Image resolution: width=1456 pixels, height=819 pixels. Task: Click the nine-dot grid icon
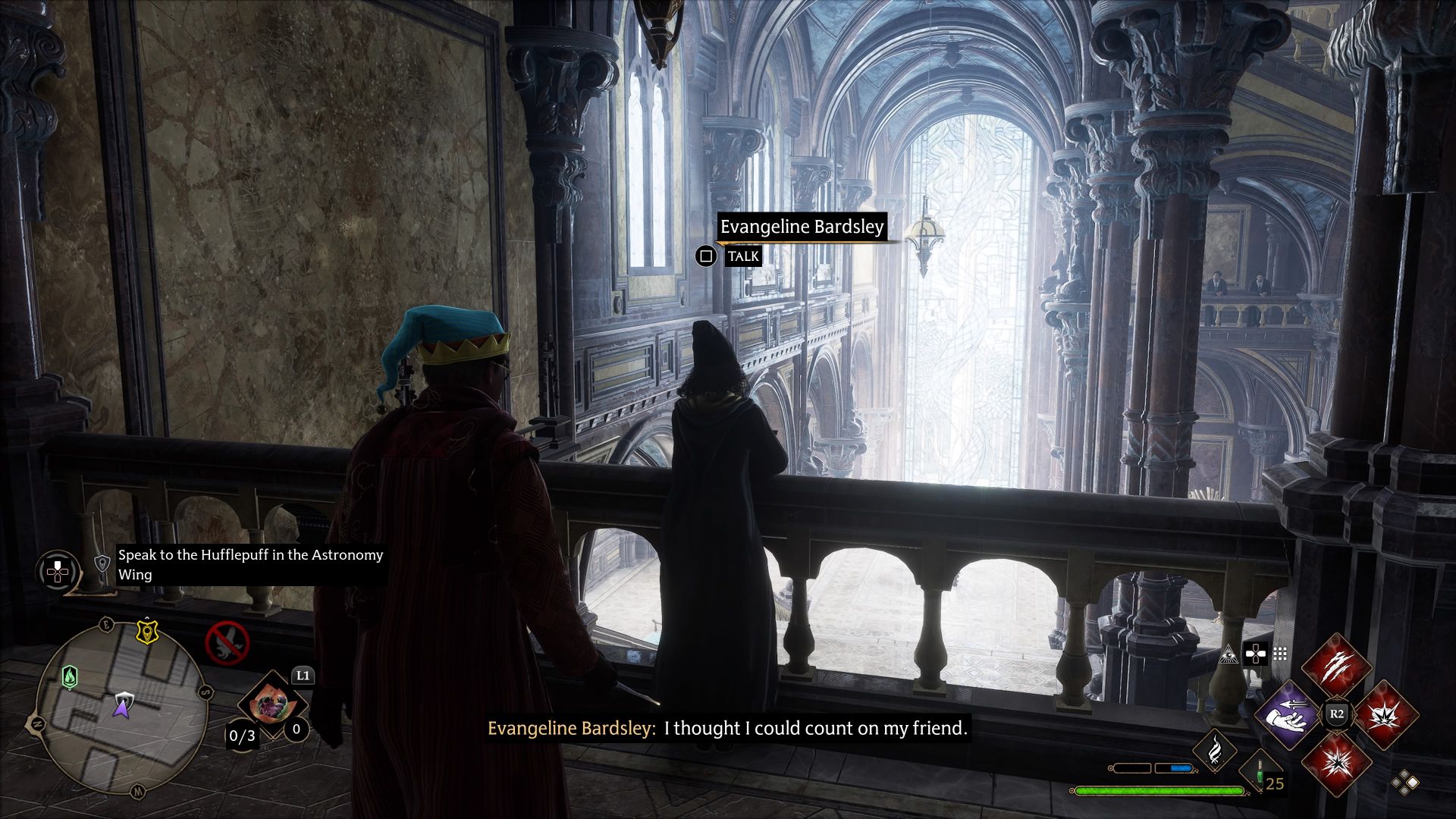[x=1280, y=654]
